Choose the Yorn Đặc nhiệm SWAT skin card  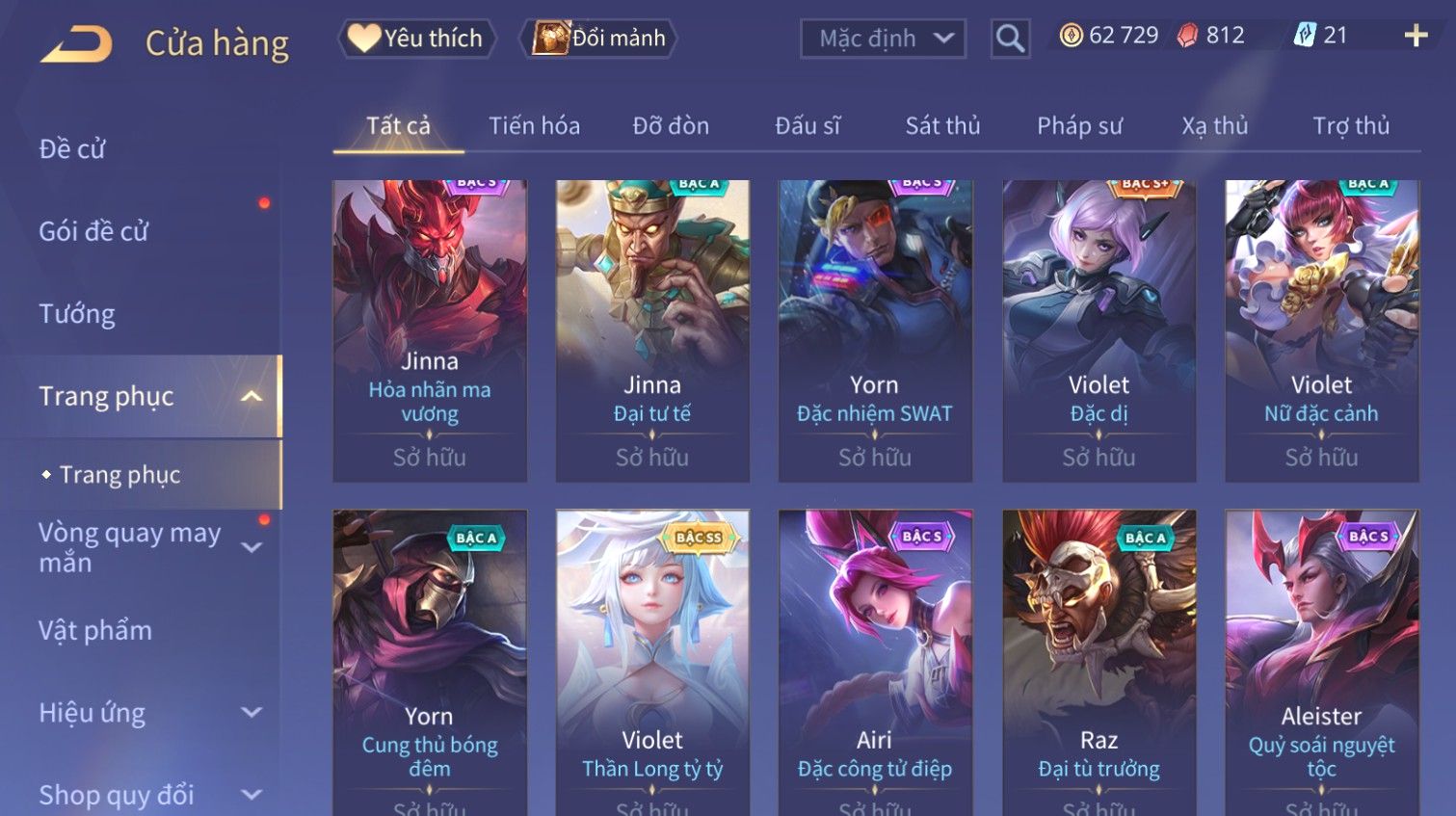[875, 329]
